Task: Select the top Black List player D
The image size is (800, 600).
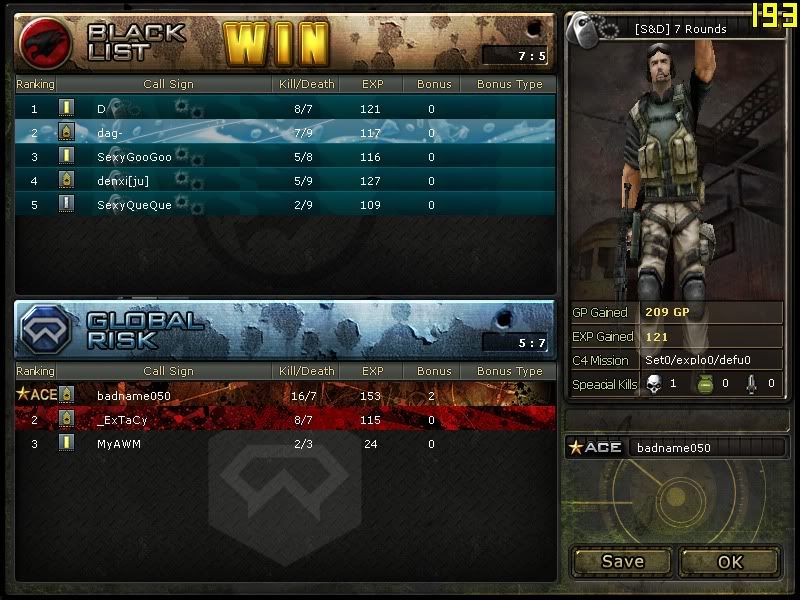Action: click(x=285, y=108)
